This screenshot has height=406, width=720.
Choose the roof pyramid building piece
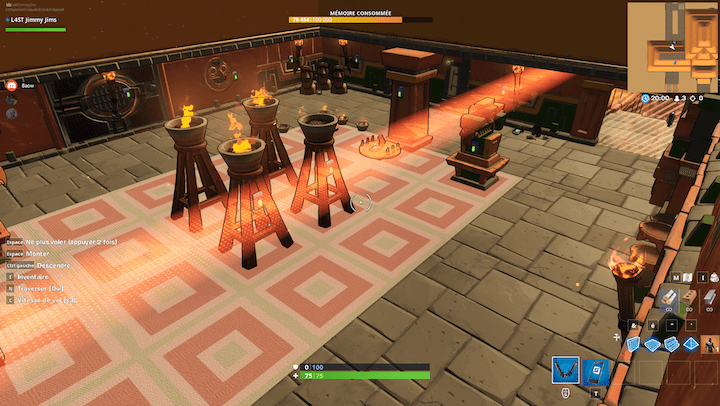pos(689,344)
